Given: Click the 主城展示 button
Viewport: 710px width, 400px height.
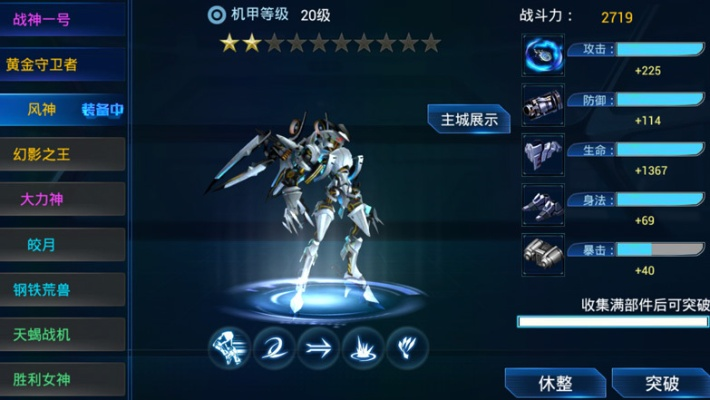Looking at the screenshot, I should tap(469, 118).
